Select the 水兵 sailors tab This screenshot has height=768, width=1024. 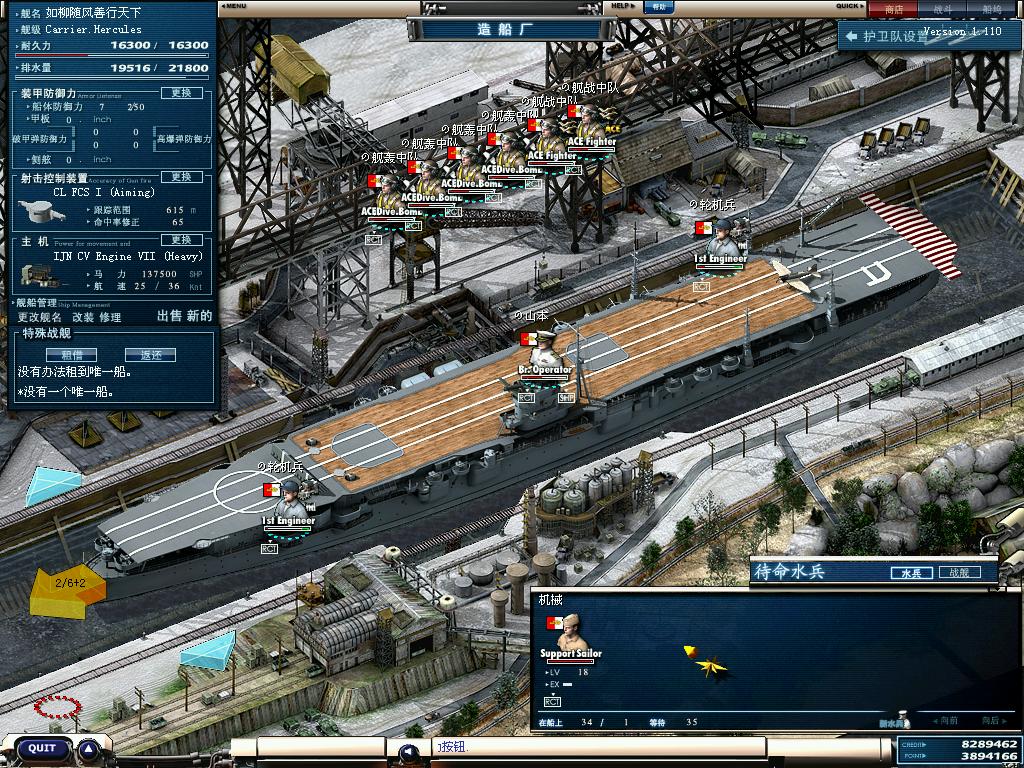tap(910, 573)
